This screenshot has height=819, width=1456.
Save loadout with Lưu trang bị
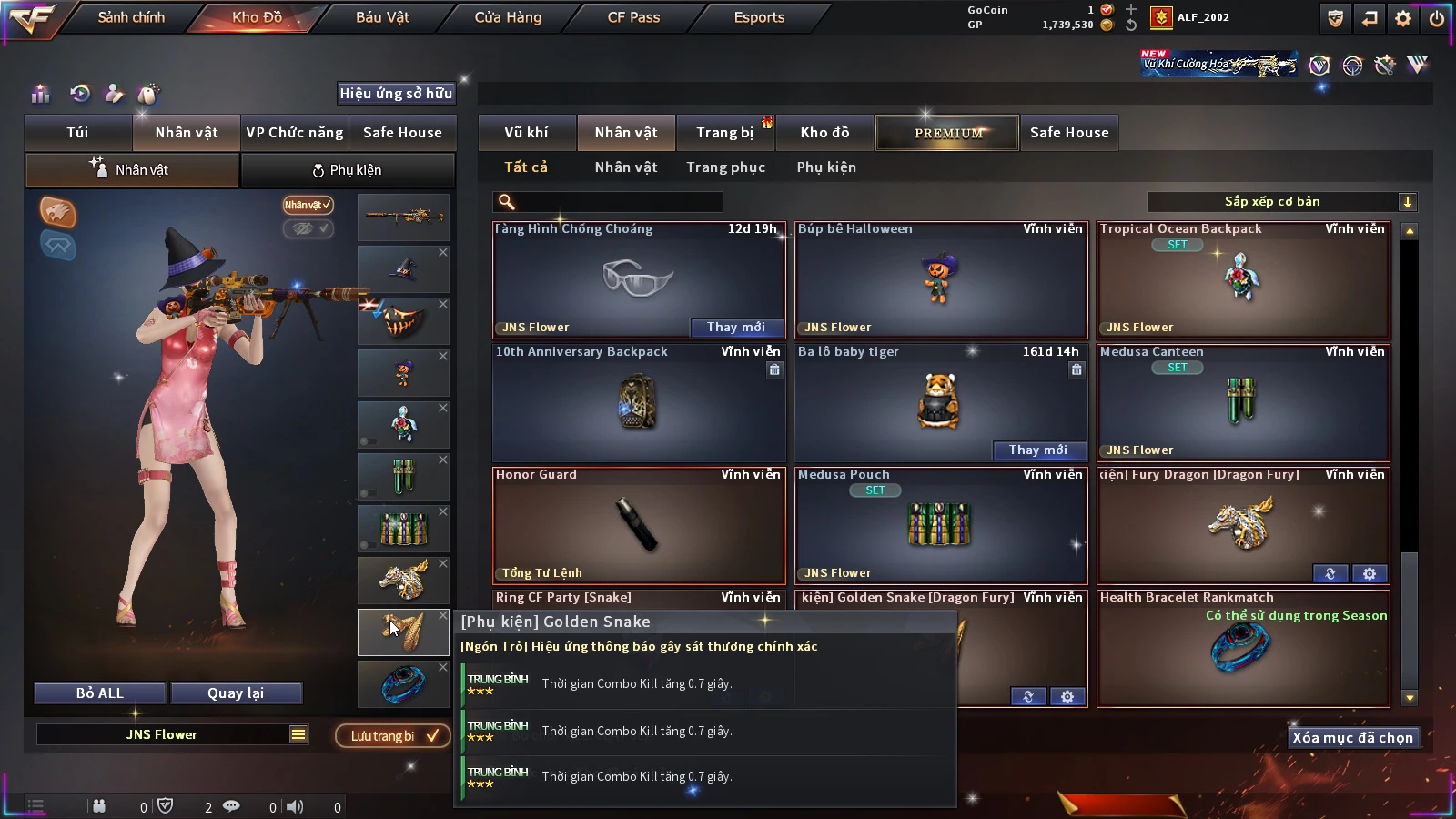393,736
